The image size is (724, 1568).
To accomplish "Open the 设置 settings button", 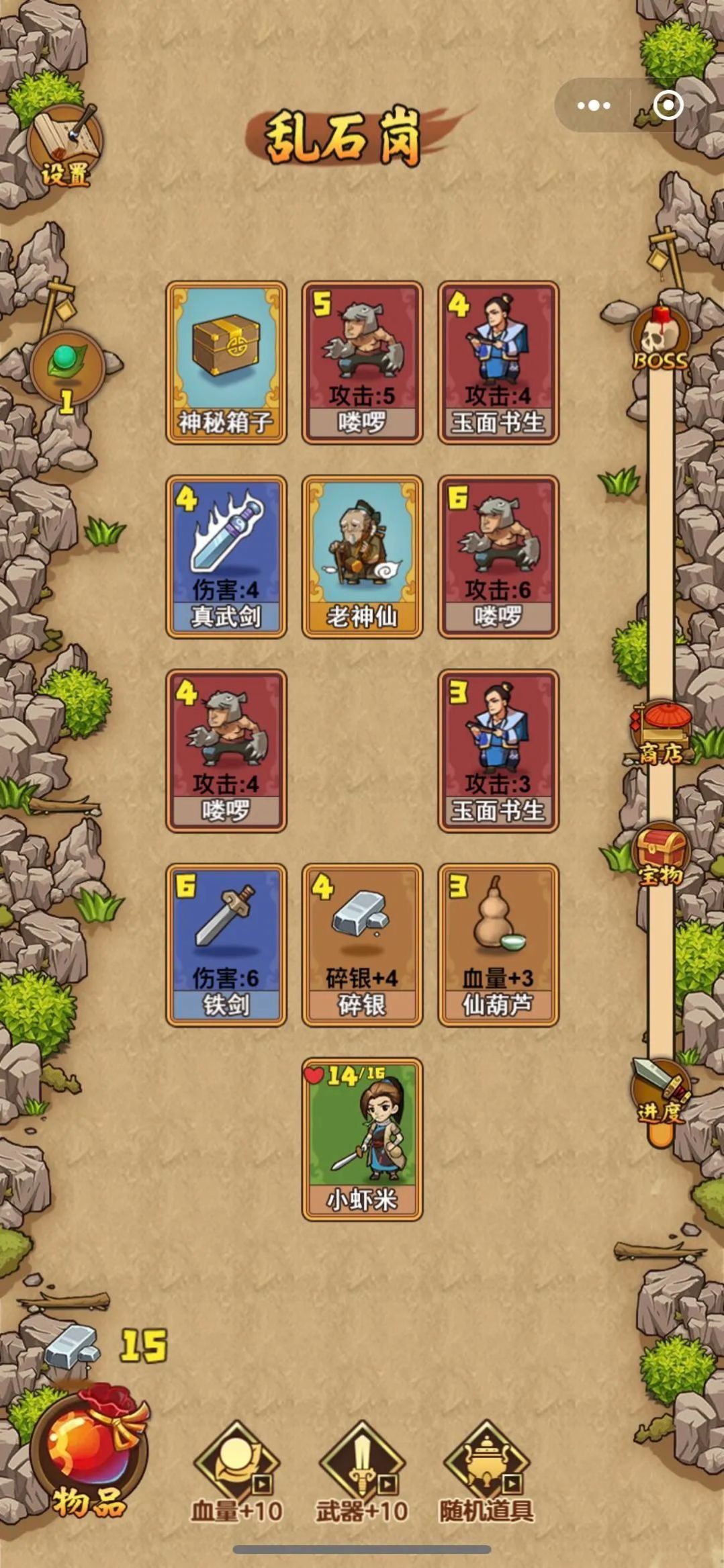I will click(65, 148).
